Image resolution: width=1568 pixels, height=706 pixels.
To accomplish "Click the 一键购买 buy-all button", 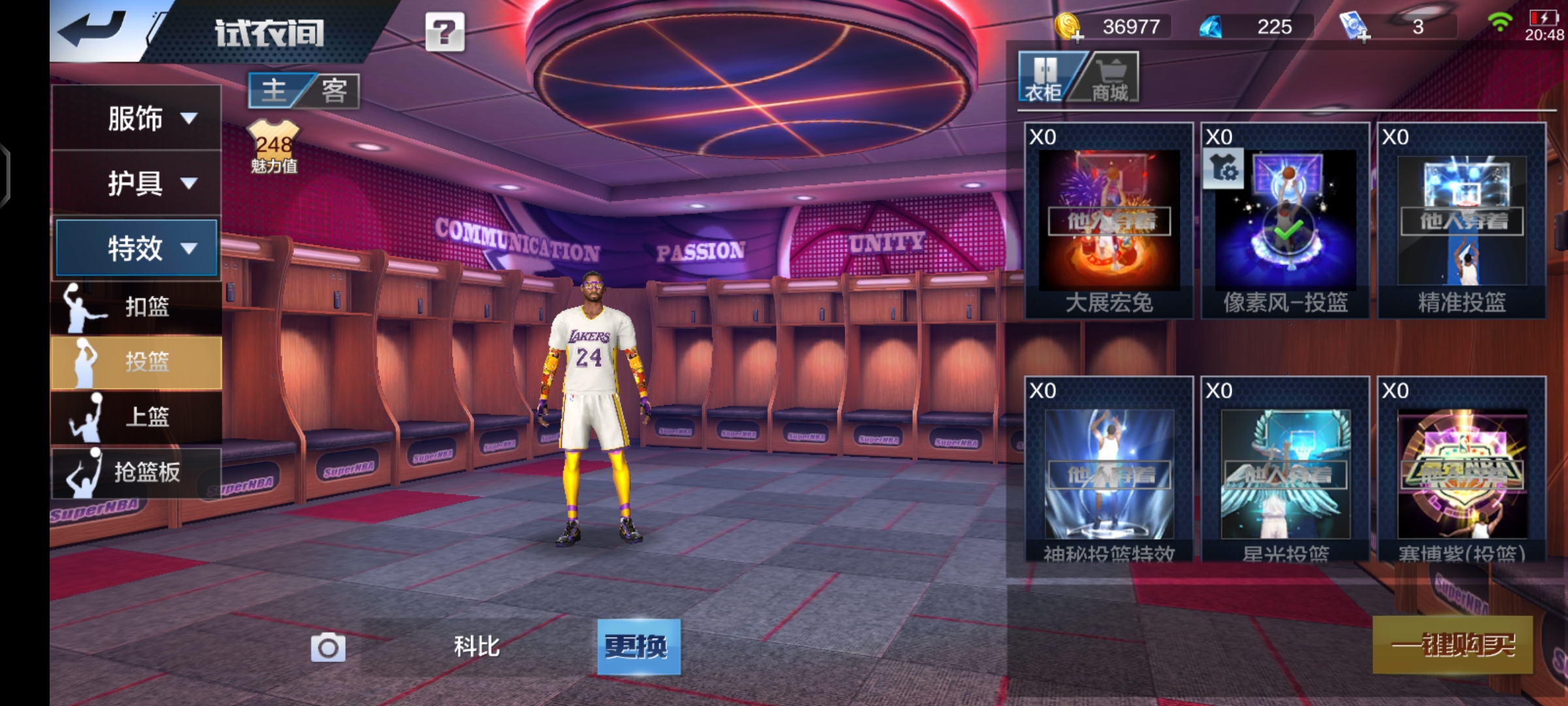I will point(1452,645).
